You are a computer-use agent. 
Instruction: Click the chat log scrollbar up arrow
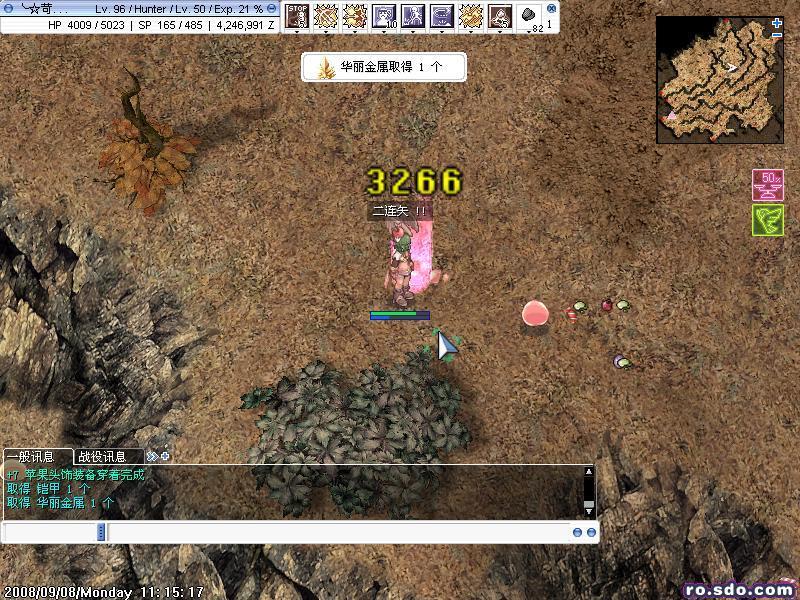tap(589, 472)
